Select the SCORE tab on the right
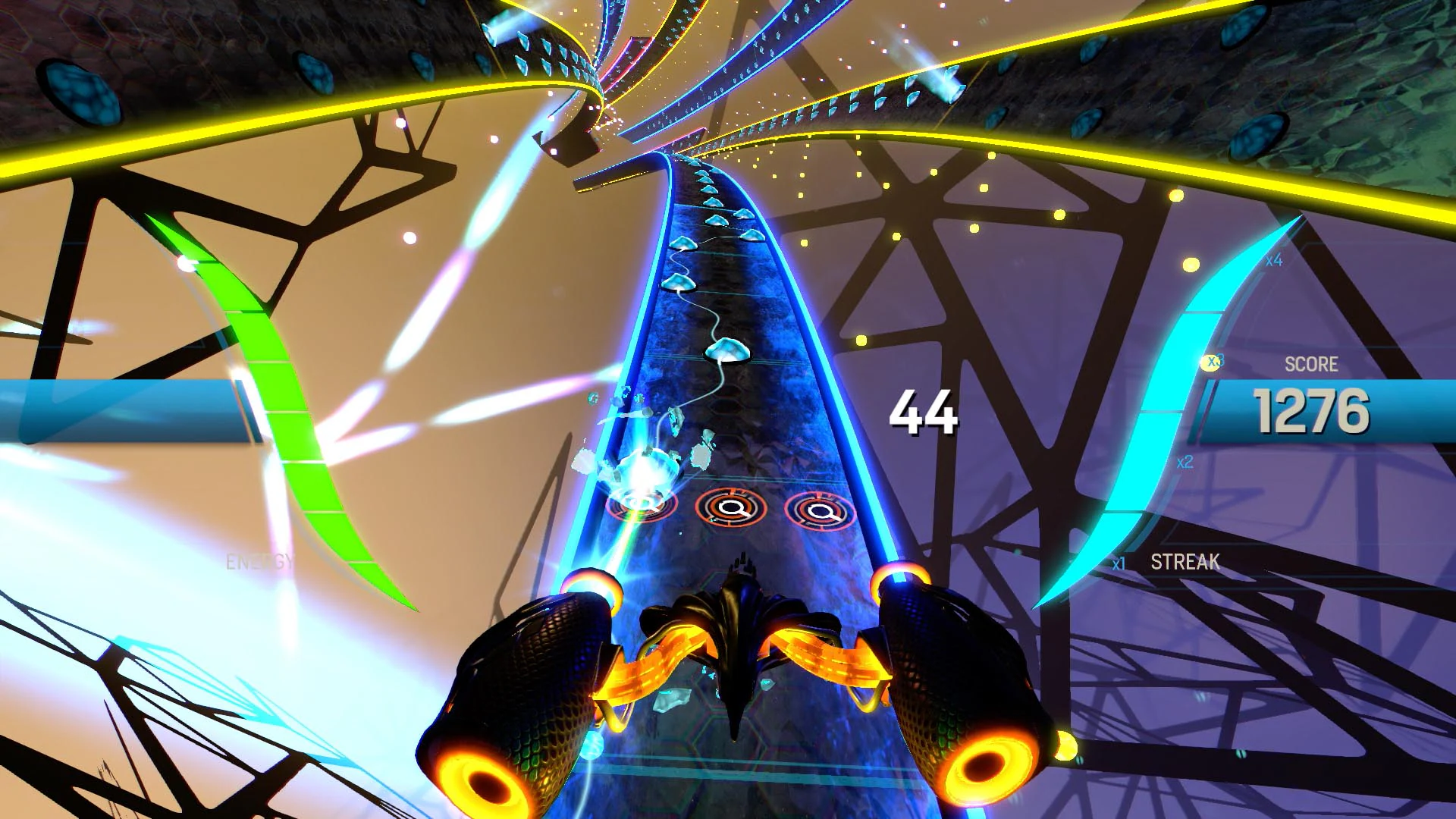 (1312, 365)
